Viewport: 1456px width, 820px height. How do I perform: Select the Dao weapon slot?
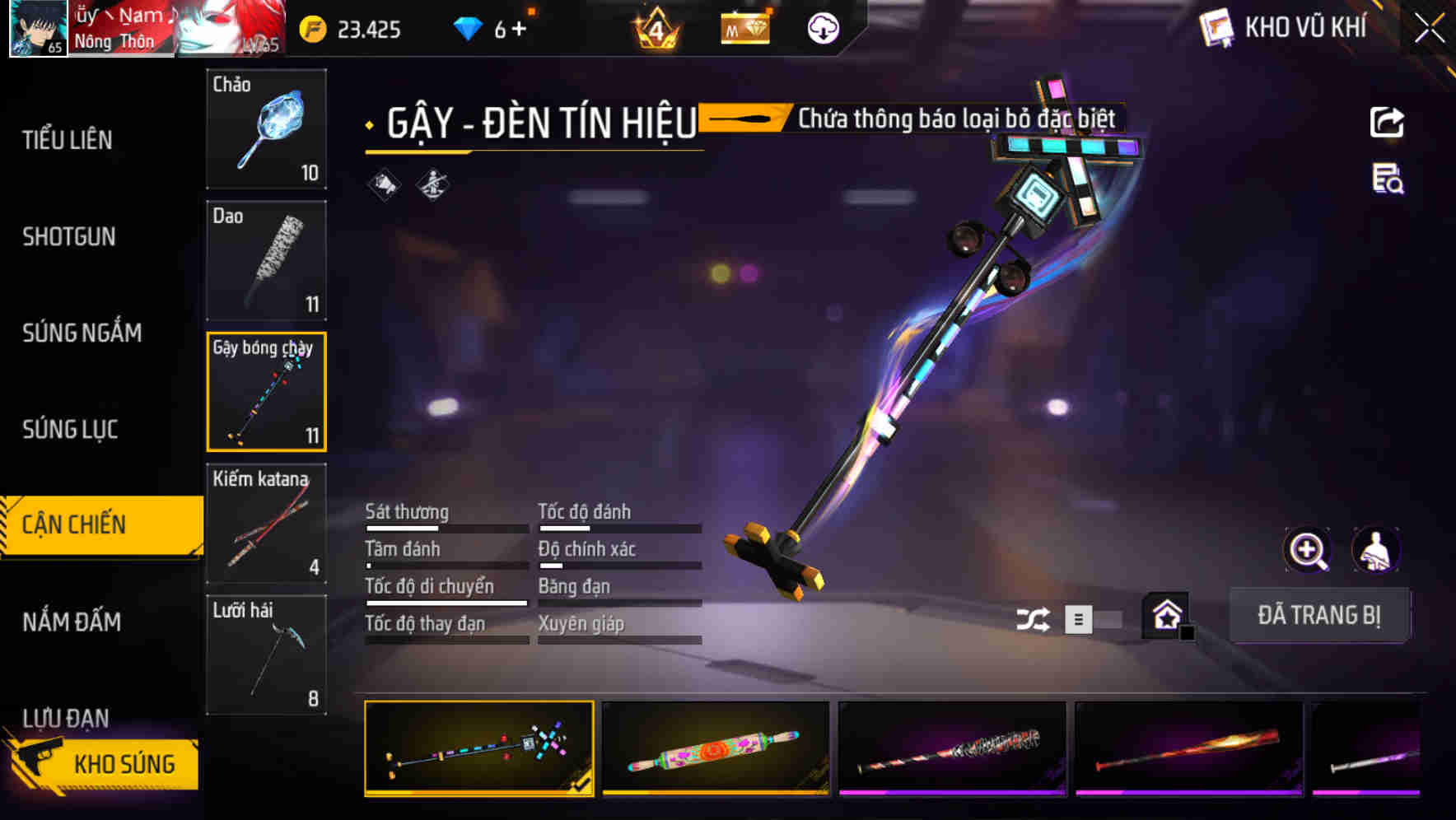pyautogui.click(x=266, y=260)
